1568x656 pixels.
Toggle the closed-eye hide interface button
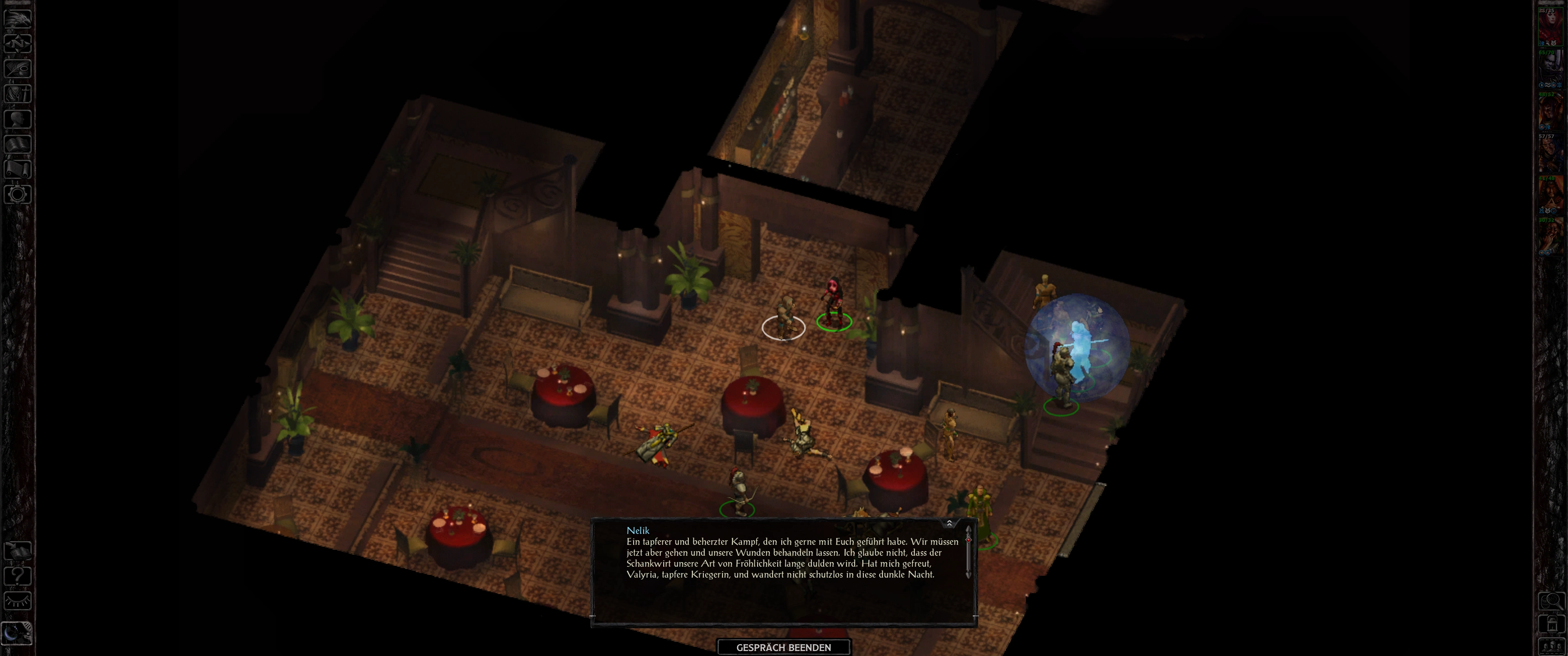(18, 601)
